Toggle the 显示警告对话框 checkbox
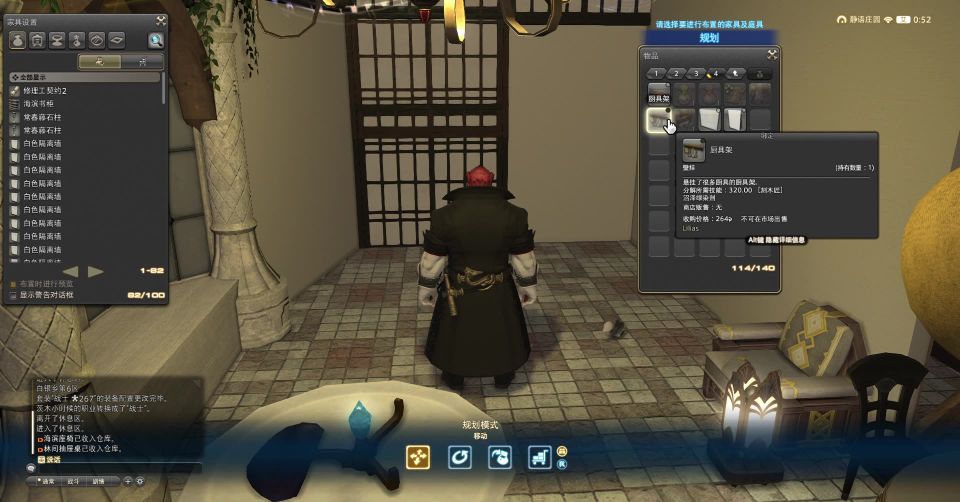The width and height of the screenshot is (960, 502). click(x=14, y=295)
